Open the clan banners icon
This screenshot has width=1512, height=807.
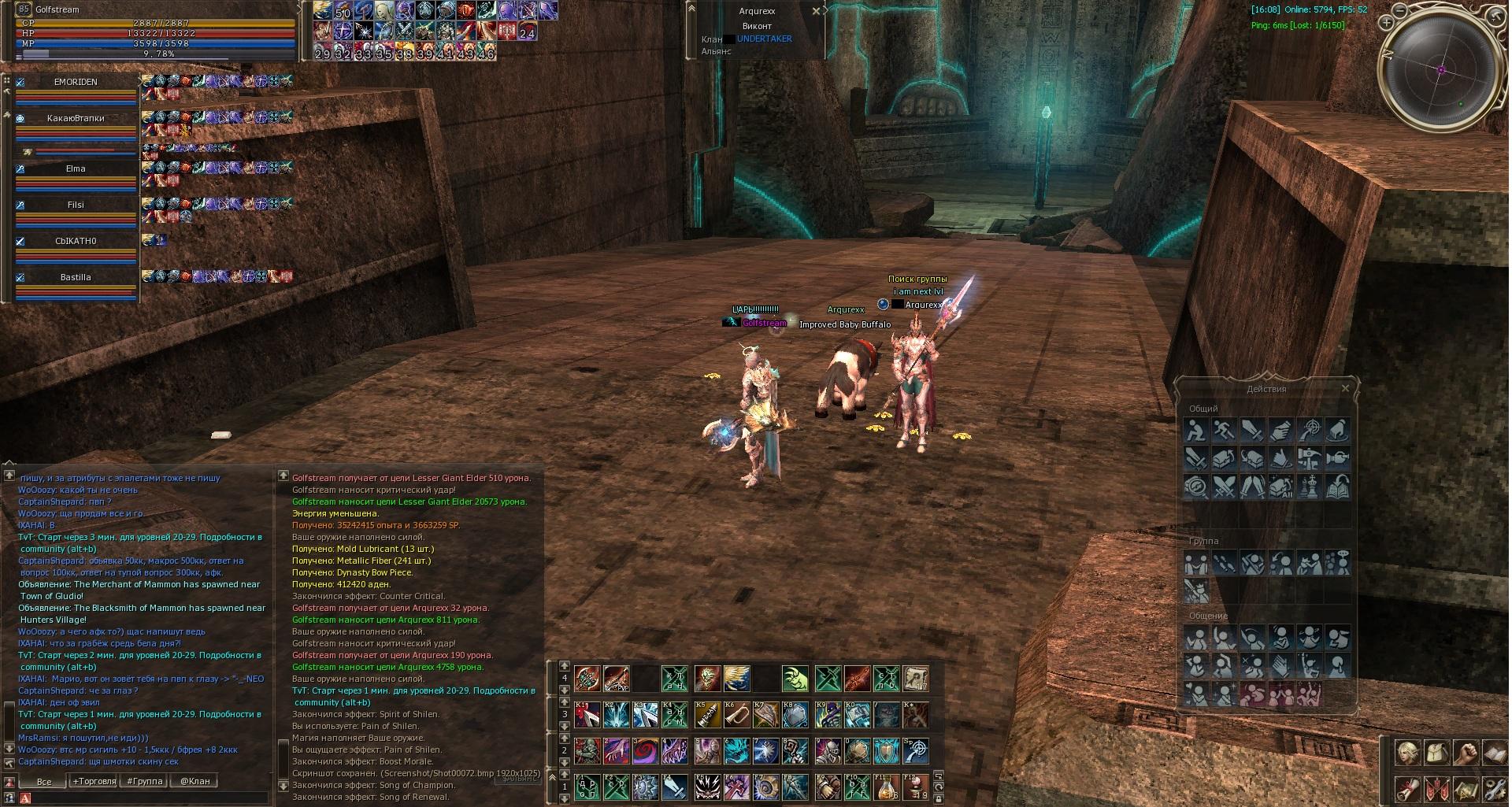1437,788
